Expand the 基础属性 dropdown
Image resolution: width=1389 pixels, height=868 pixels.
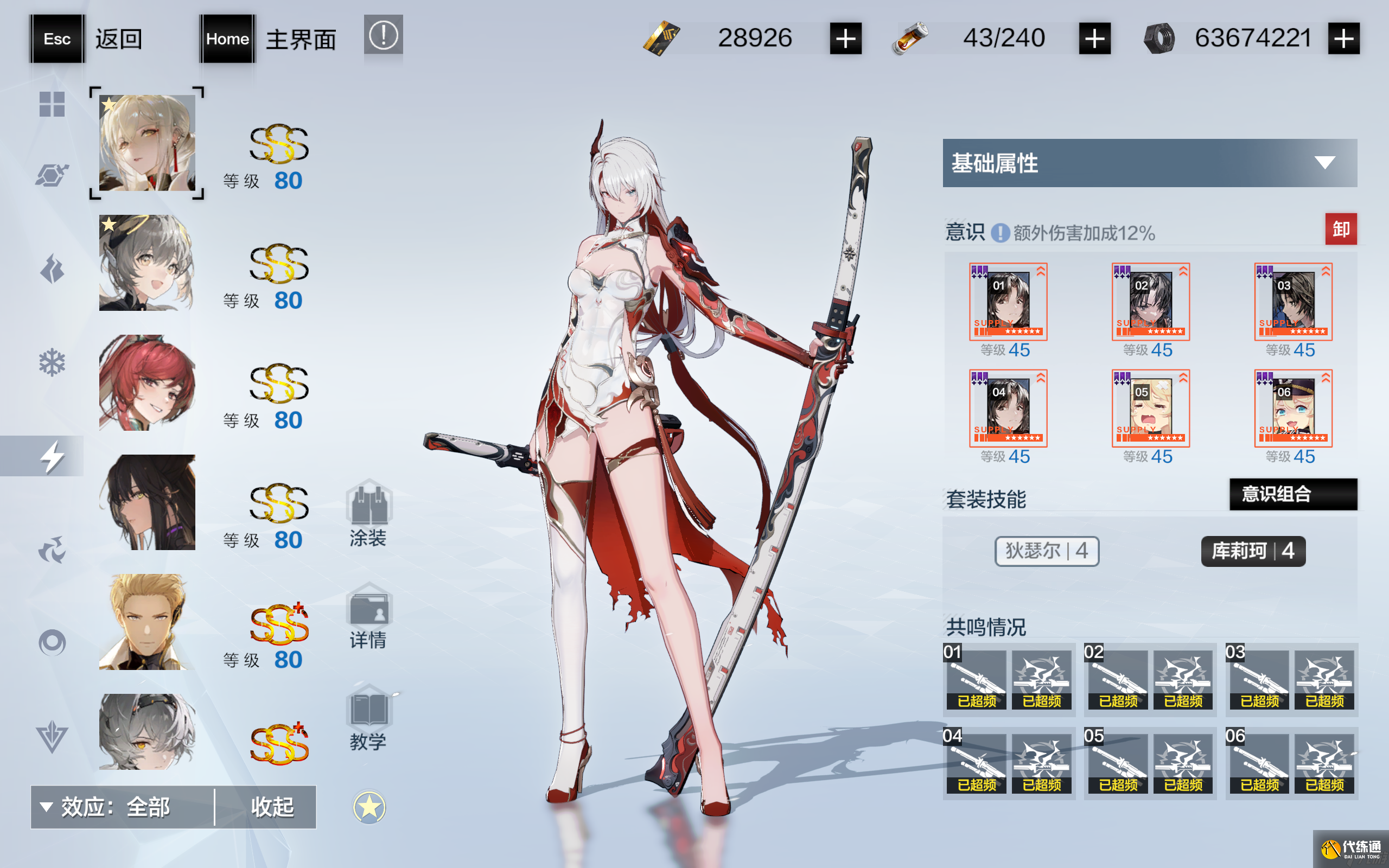pos(1323,163)
